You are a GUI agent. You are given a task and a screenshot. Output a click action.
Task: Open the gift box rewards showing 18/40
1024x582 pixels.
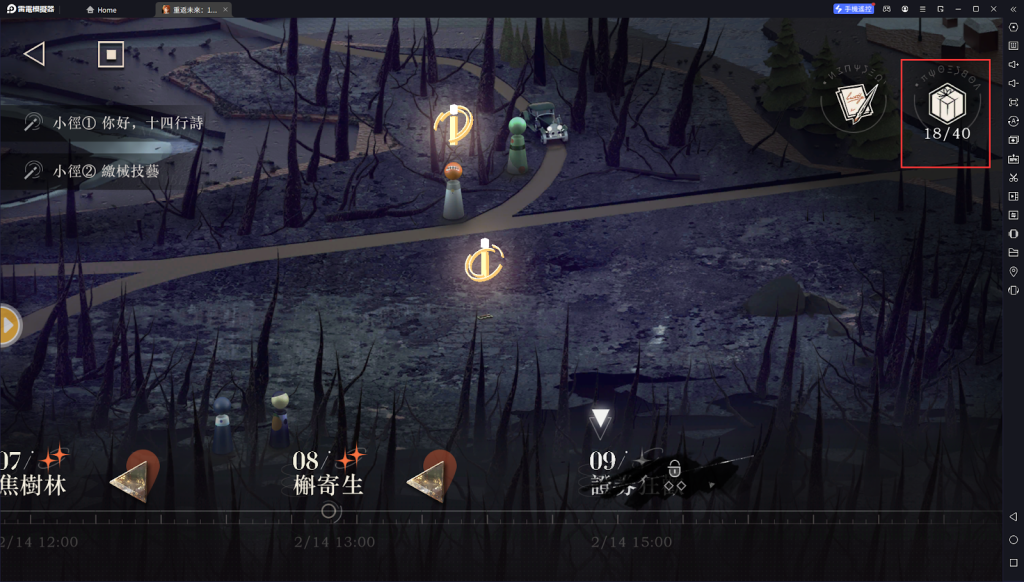[945, 112]
